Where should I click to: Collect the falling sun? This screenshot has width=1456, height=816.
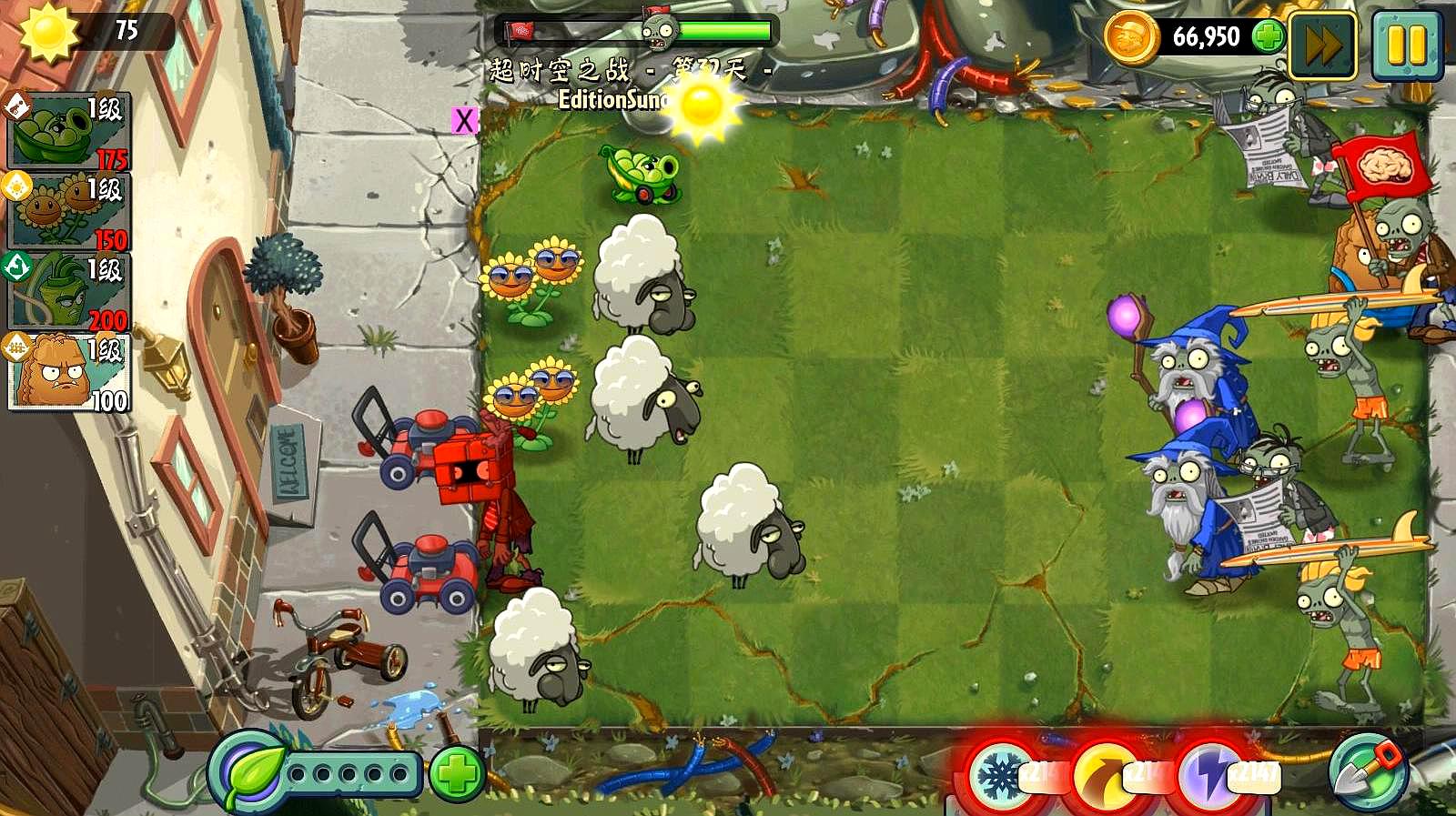tap(702, 106)
